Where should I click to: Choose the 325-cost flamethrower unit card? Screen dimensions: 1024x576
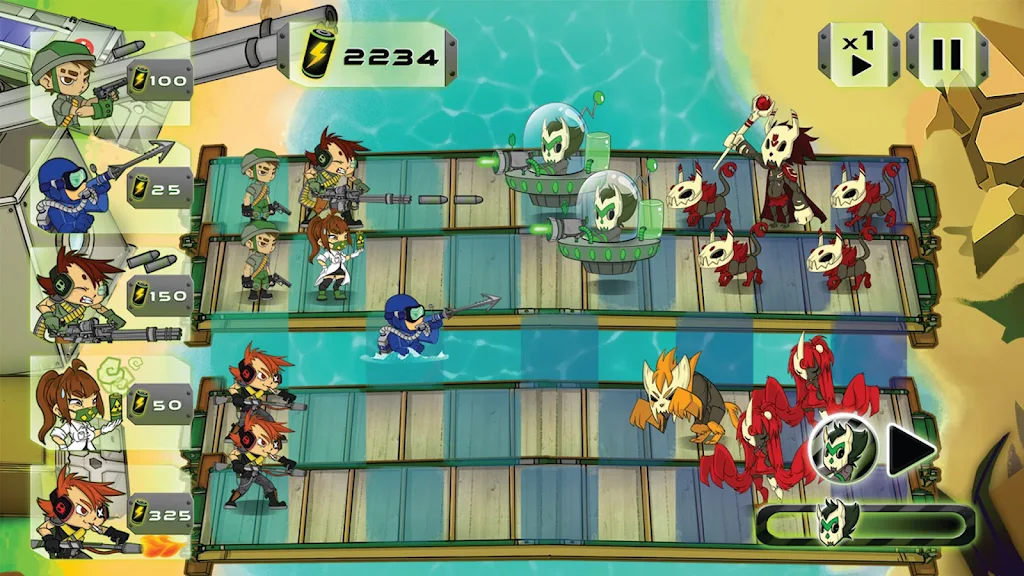coord(108,513)
